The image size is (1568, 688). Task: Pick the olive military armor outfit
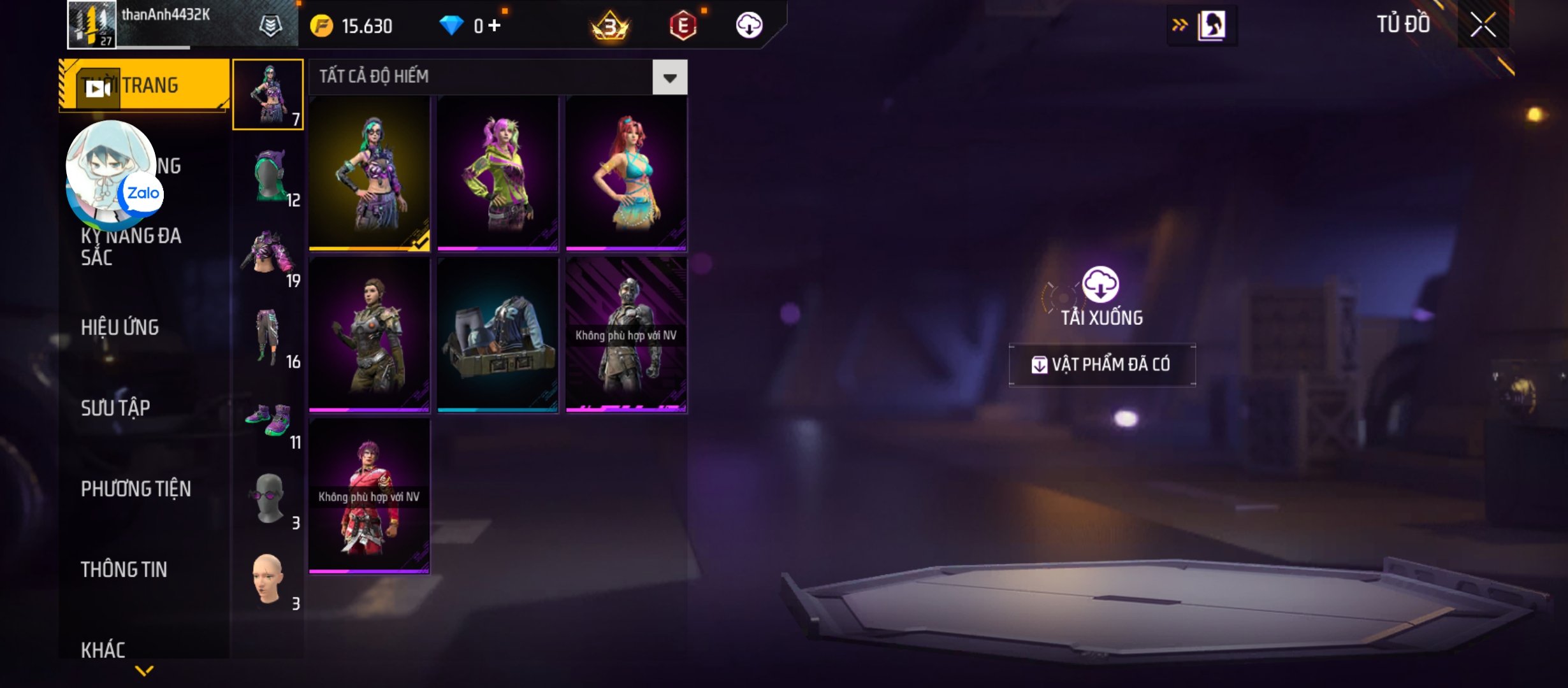pyautogui.click(x=370, y=335)
